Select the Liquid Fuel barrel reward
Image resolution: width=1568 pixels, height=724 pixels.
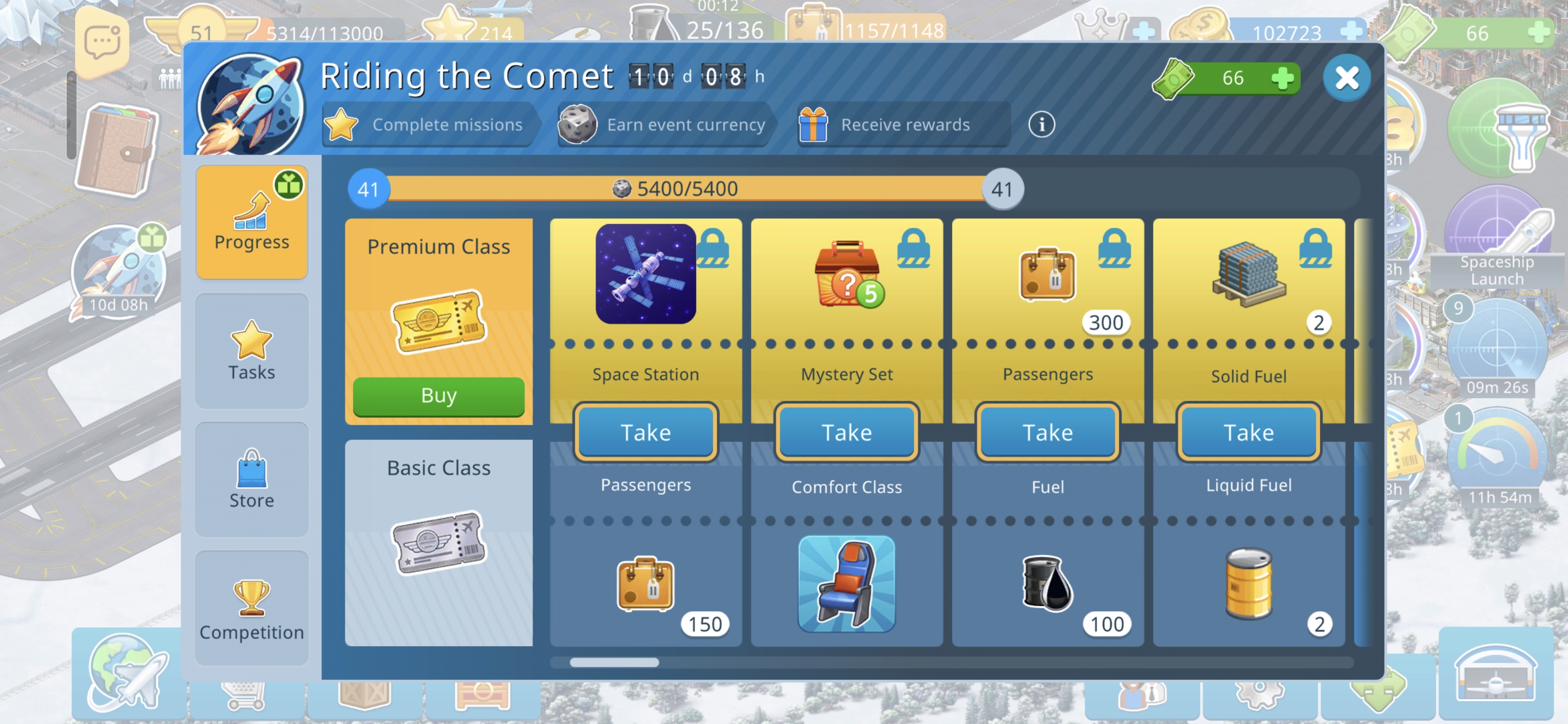click(x=1248, y=583)
